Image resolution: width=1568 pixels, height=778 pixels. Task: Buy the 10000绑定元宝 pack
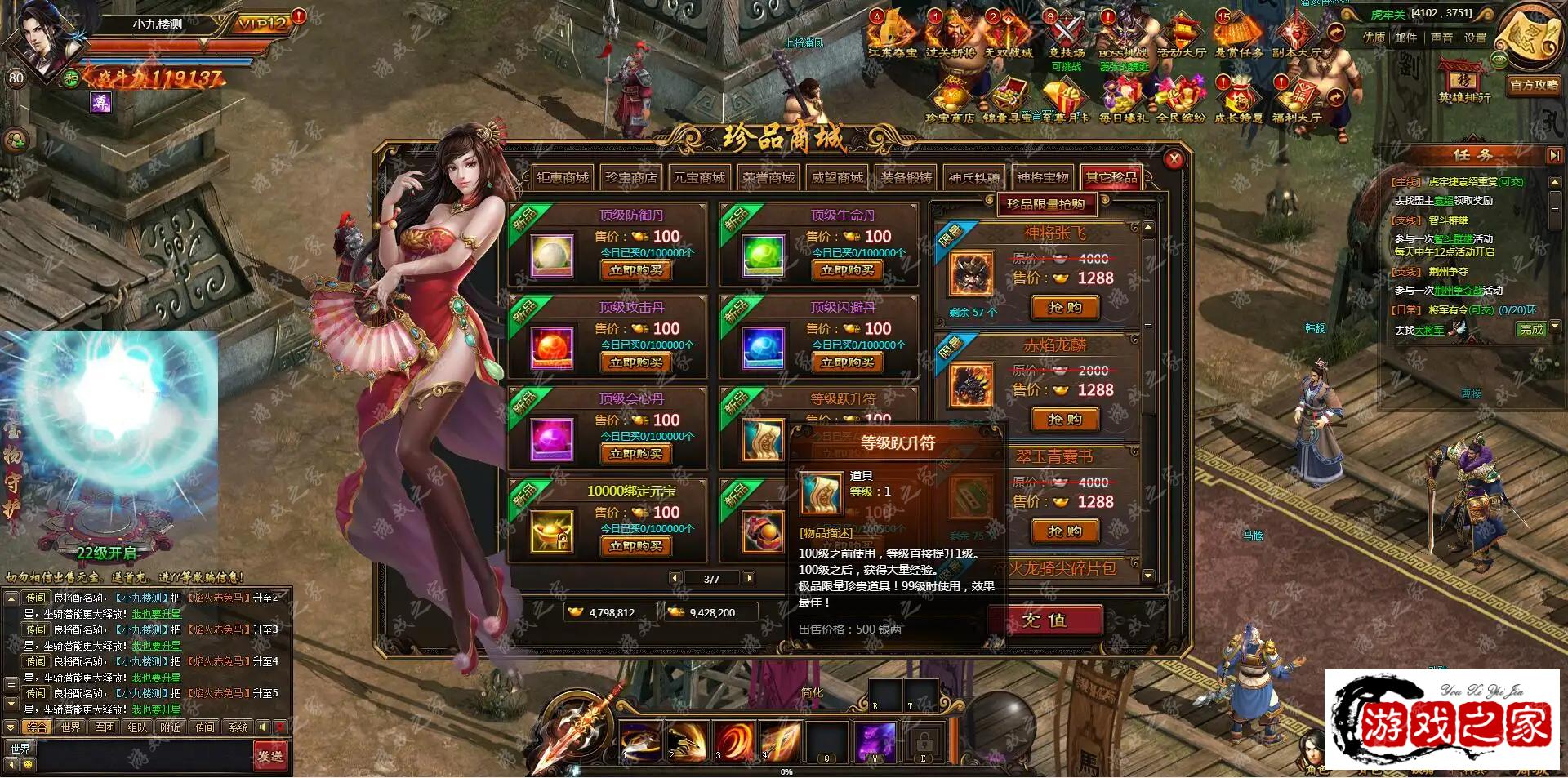click(635, 546)
